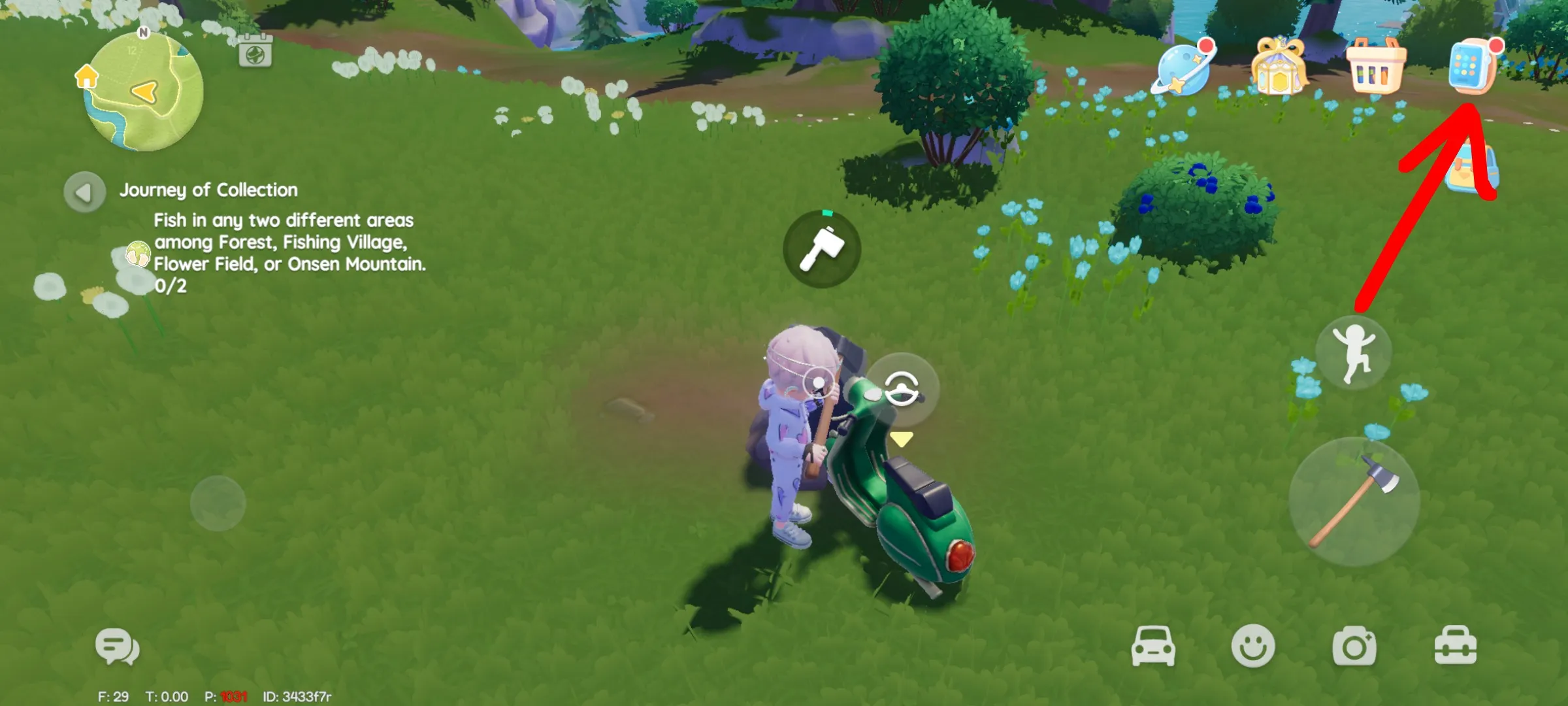This screenshot has height=706, width=1568.
Task: Open the toolbox menu
Action: point(1455,647)
